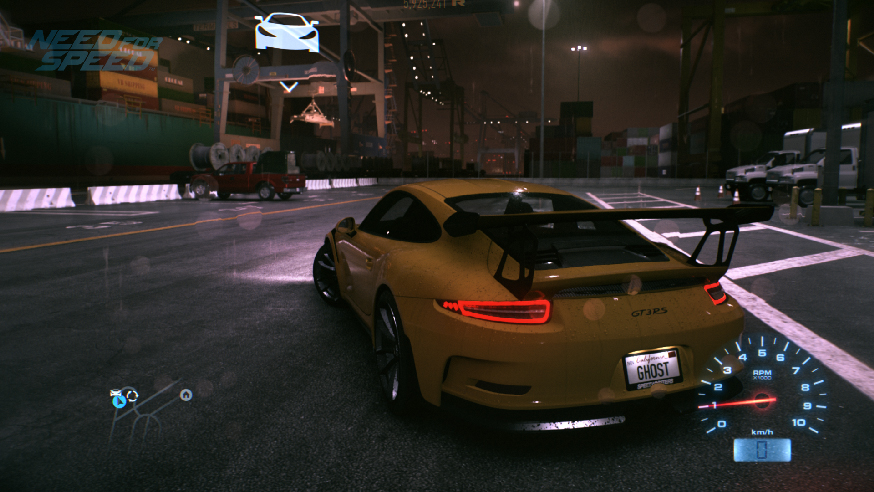
Task: Click the checkered flag icon on minimap
Action: click(x=116, y=392)
